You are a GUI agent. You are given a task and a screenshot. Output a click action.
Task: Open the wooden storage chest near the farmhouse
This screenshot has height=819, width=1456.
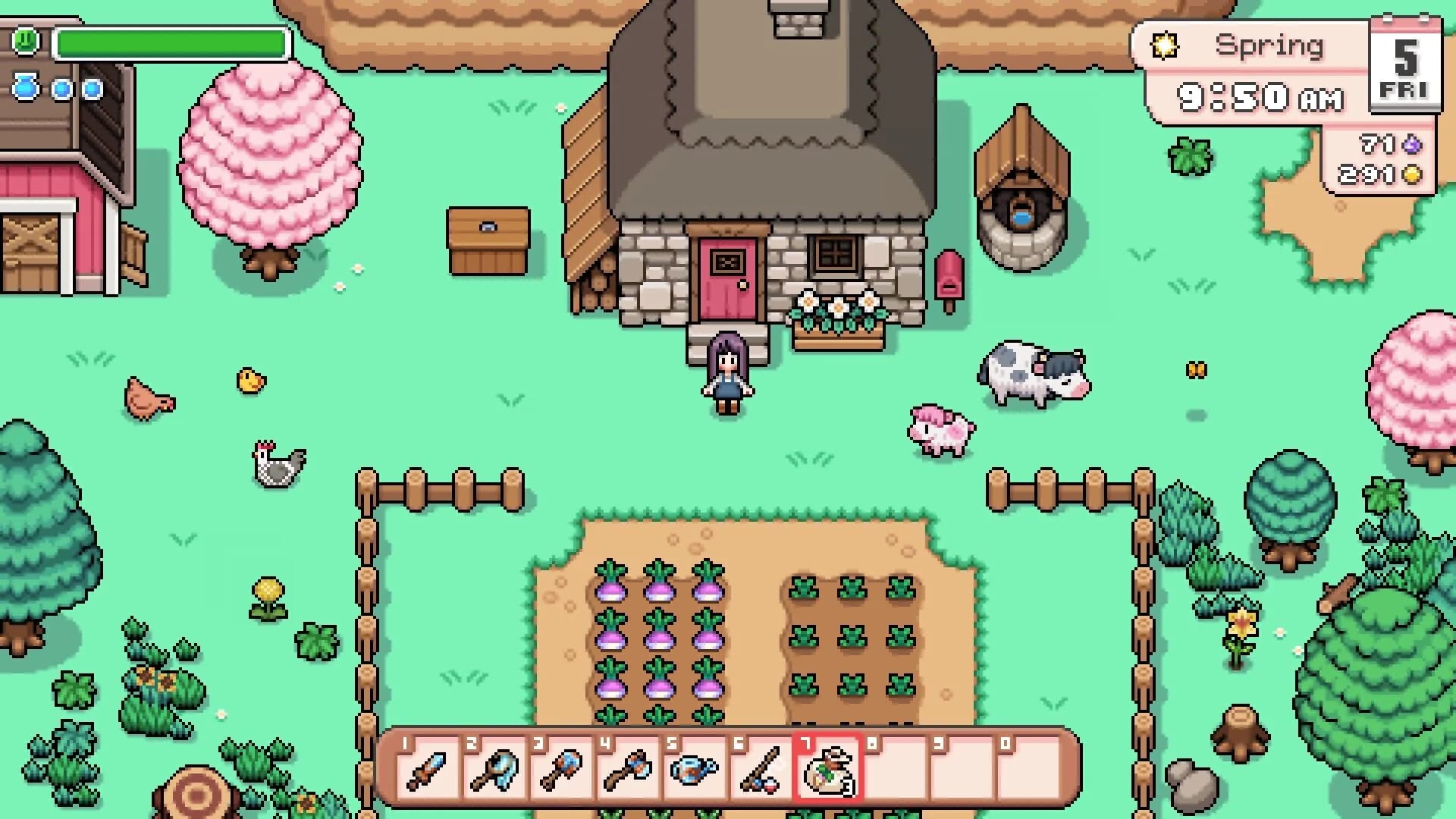[489, 239]
